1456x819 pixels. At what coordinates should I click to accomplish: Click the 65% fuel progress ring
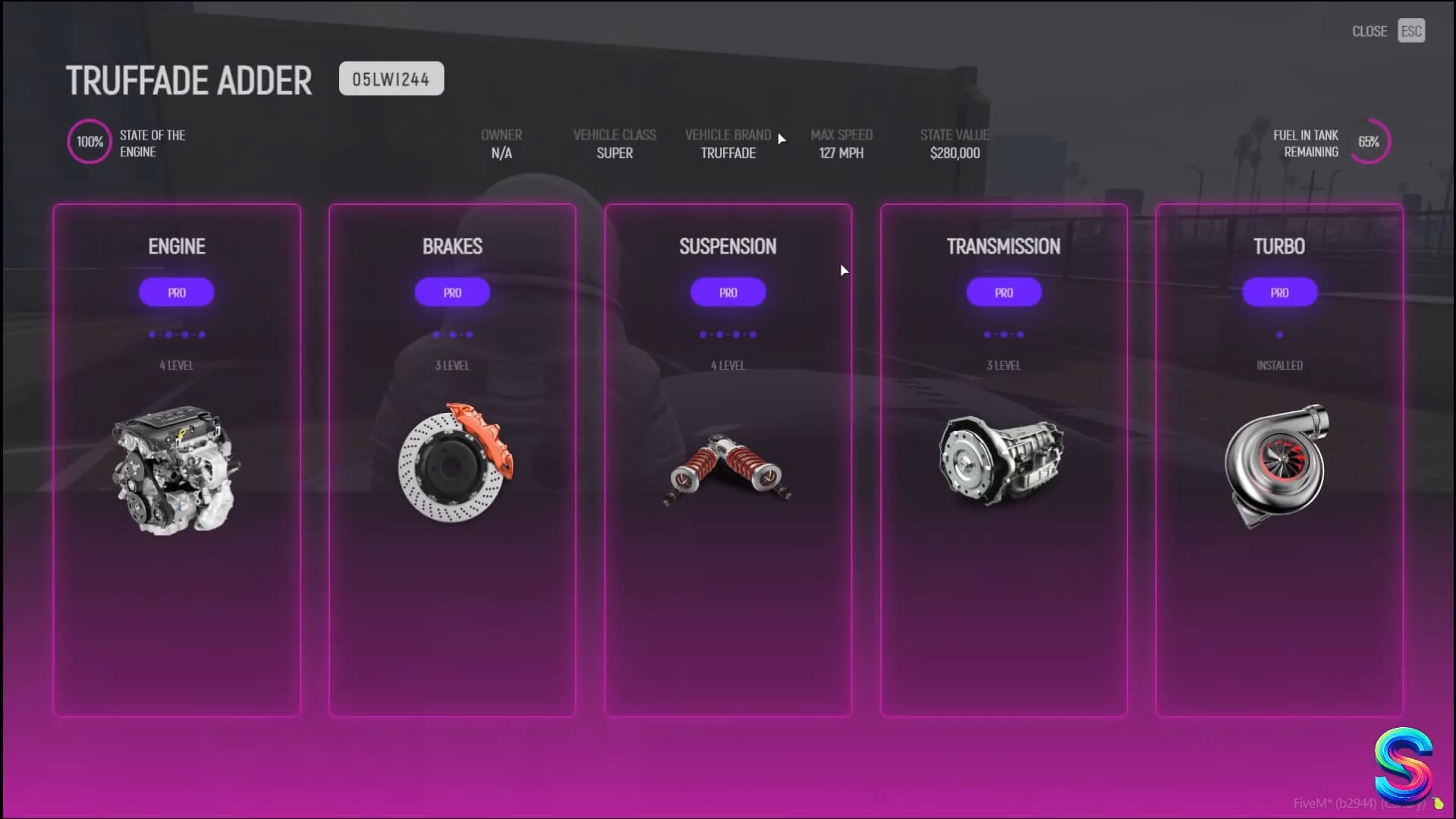tap(1370, 141)
